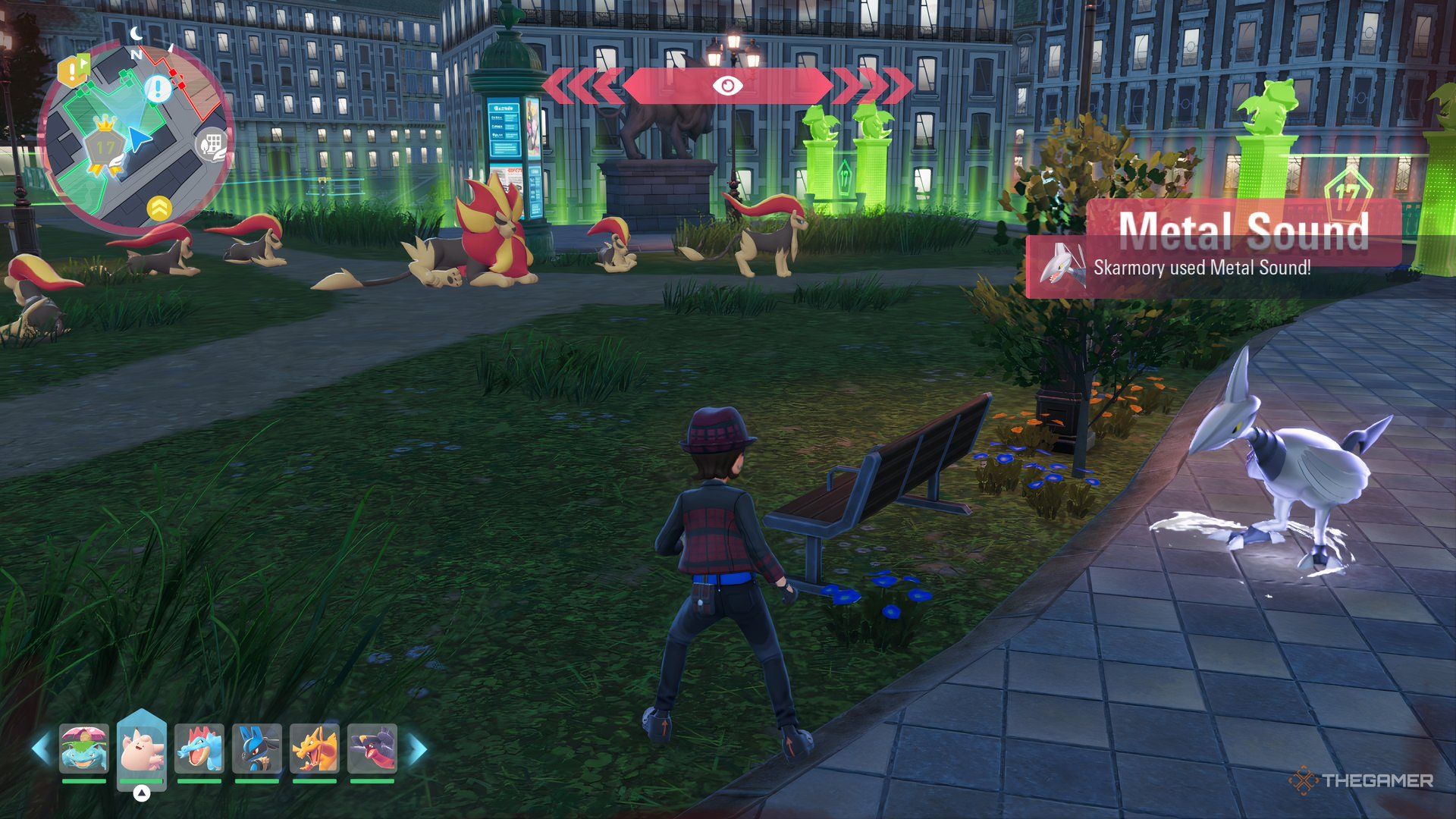The width and height of the screenshot is (1456, 819).
Task: Select the crowned 17 badge marker on minimap
Action: coord(105,146)
